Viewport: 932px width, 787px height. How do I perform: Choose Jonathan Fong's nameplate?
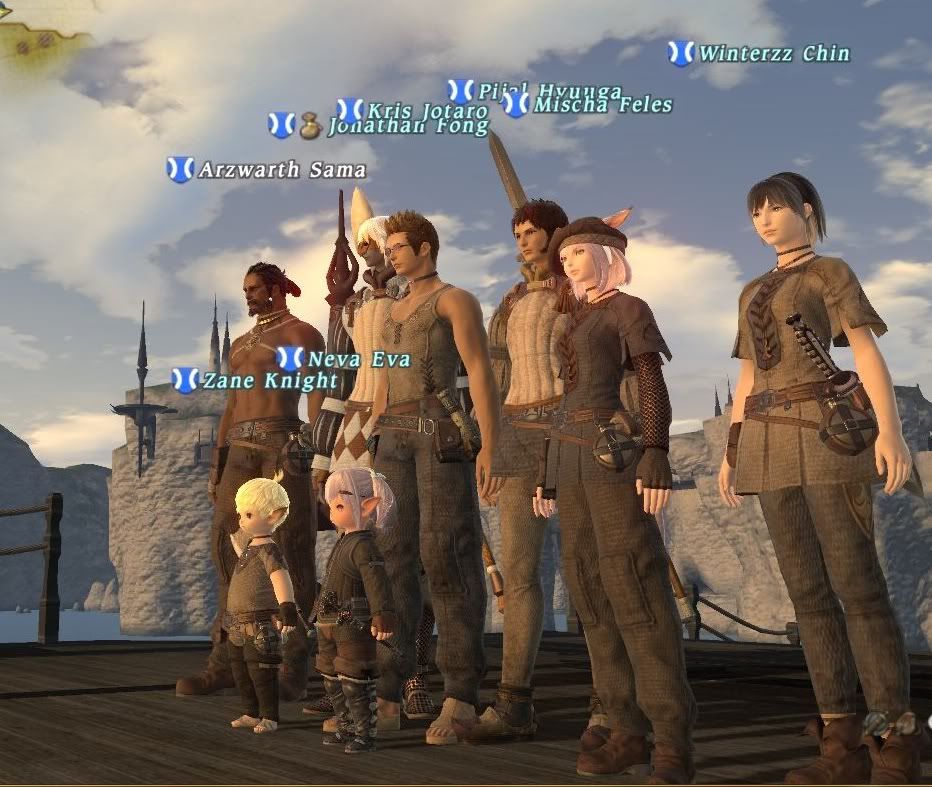click(x=407, y=127)
